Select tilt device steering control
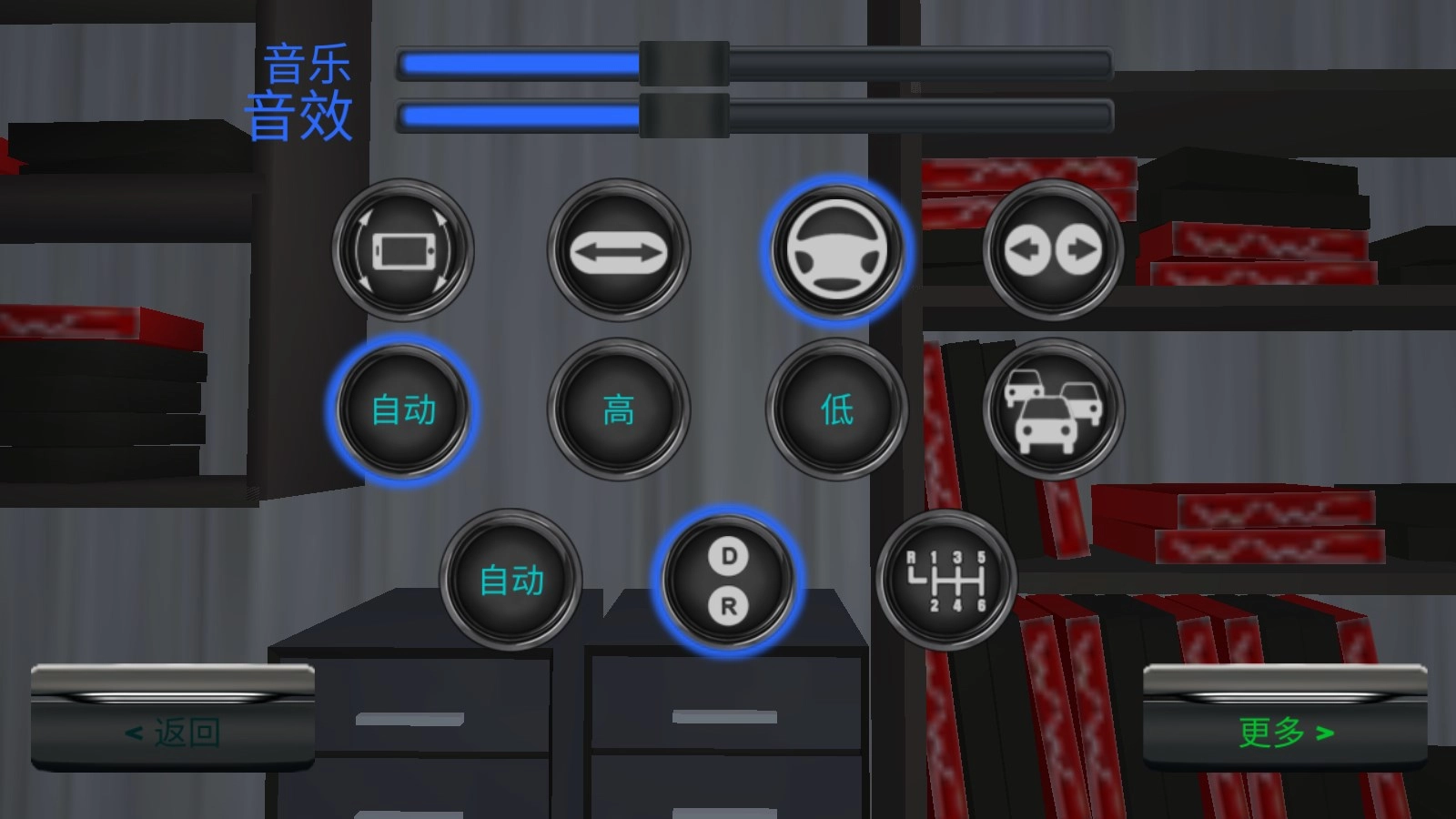1456x819 pixels. pos(403,248)
